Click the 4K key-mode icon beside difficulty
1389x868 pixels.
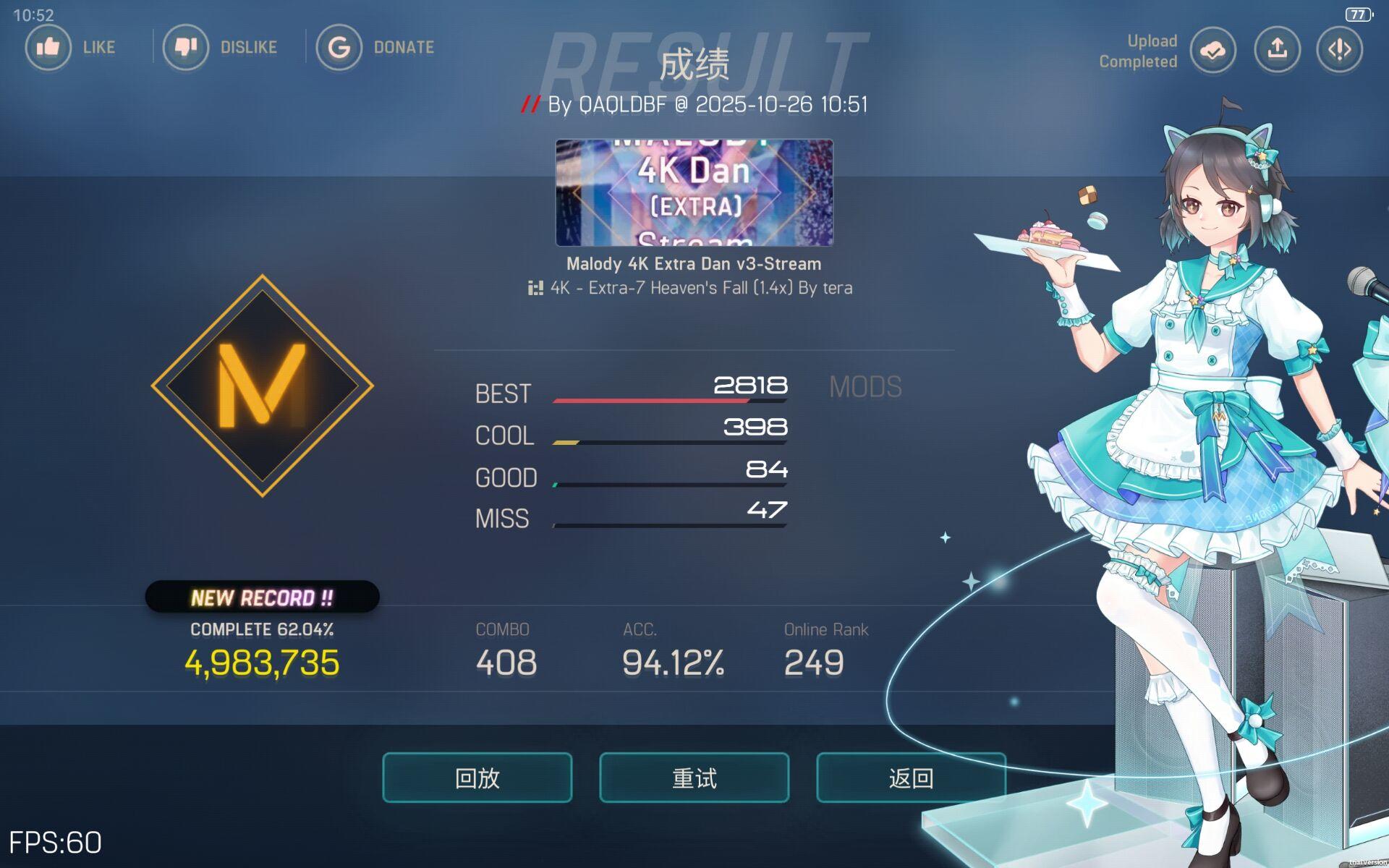(534, 287)
